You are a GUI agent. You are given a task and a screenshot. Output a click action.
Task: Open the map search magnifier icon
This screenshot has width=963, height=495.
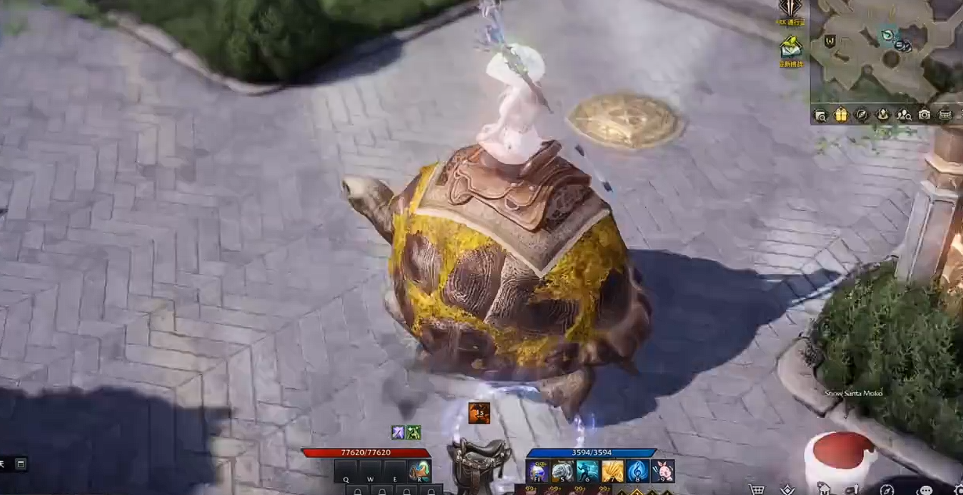820,115
